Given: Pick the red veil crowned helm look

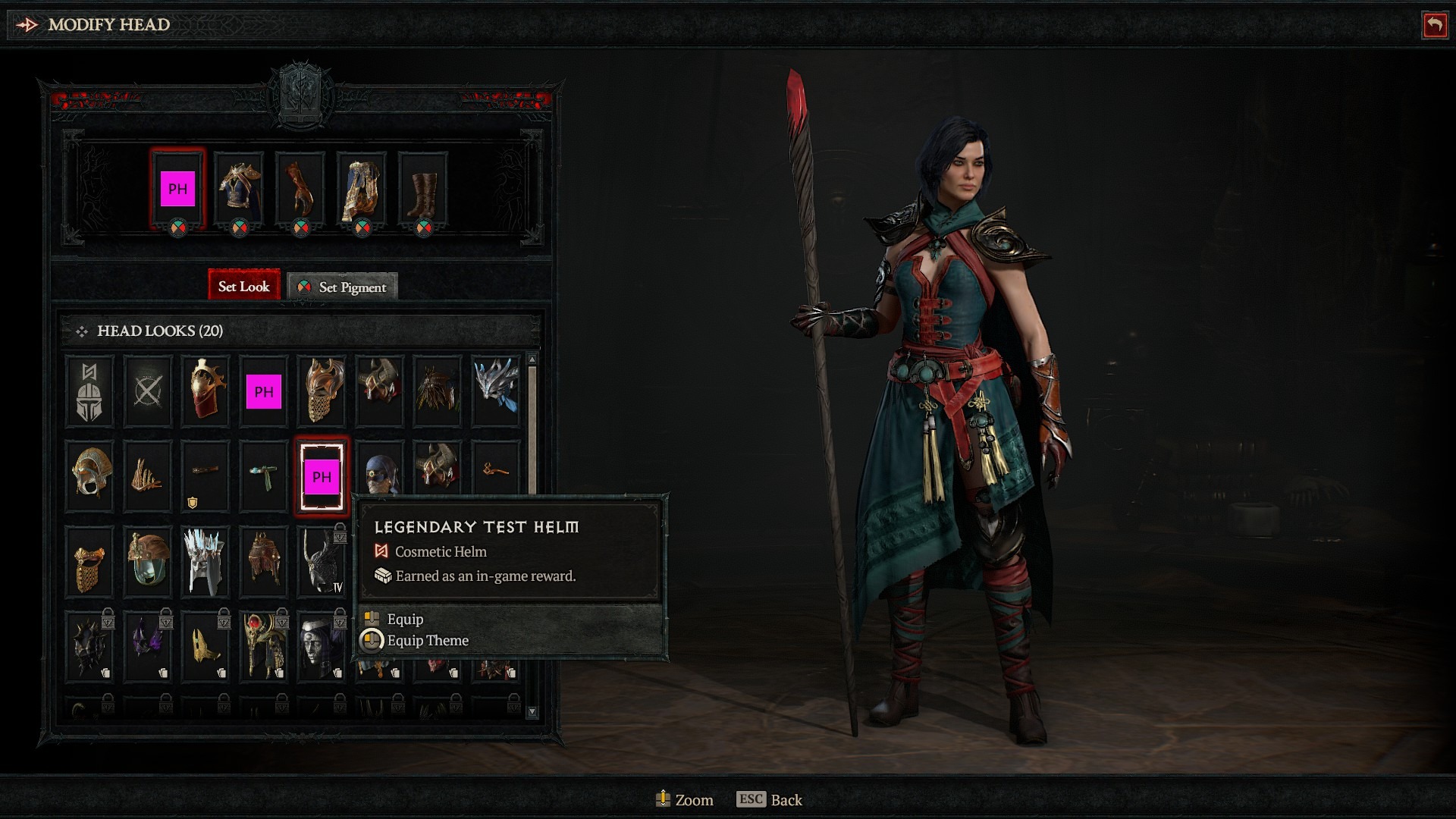Looking at the screenshot, I should click(x=205, y=390).
